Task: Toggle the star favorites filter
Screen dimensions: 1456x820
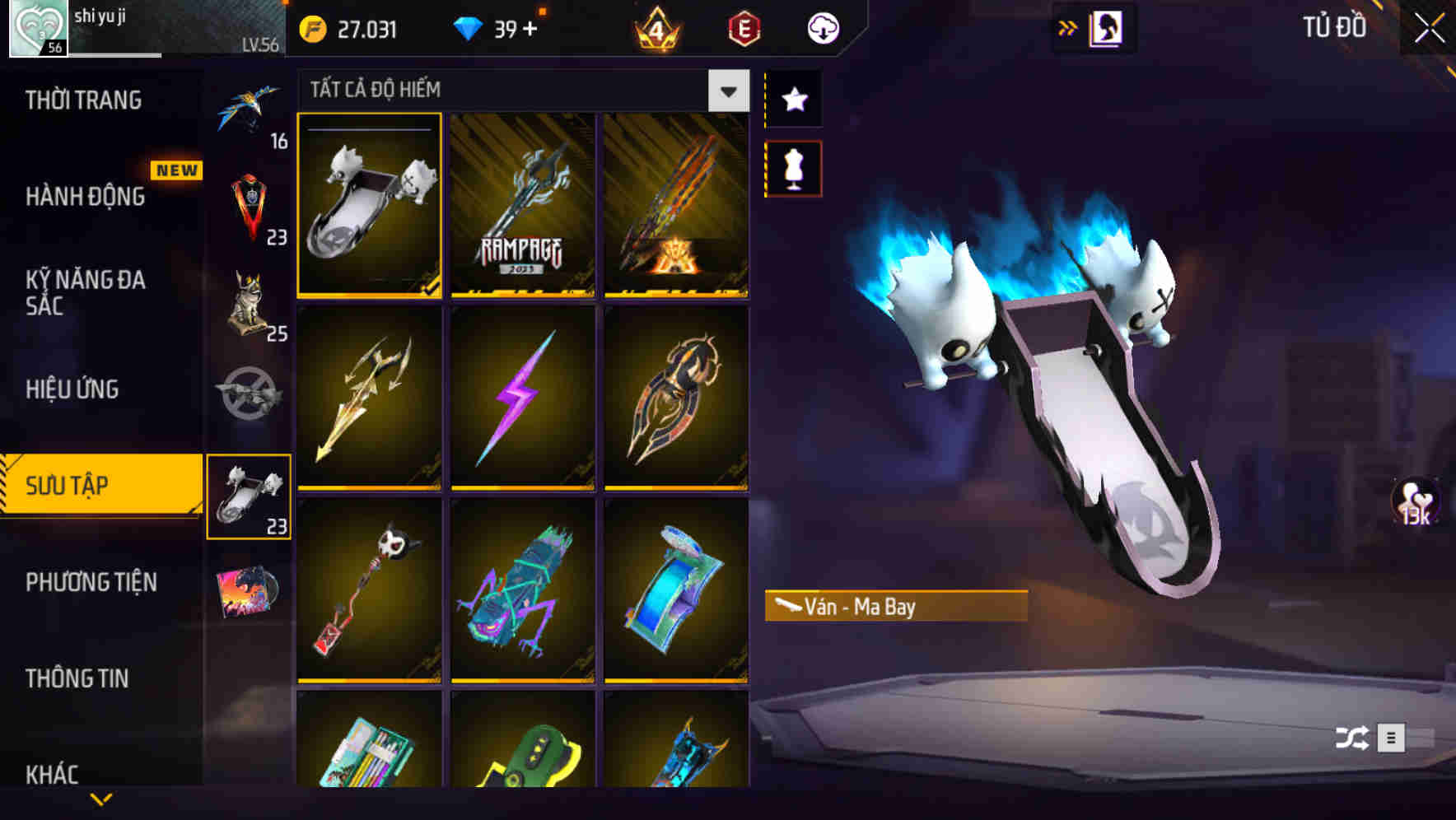Action: click(x=793, y=100)
